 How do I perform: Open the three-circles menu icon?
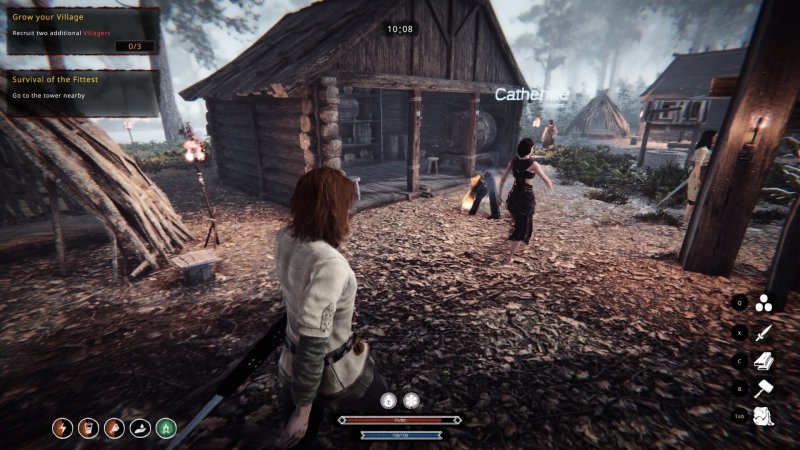765,302
